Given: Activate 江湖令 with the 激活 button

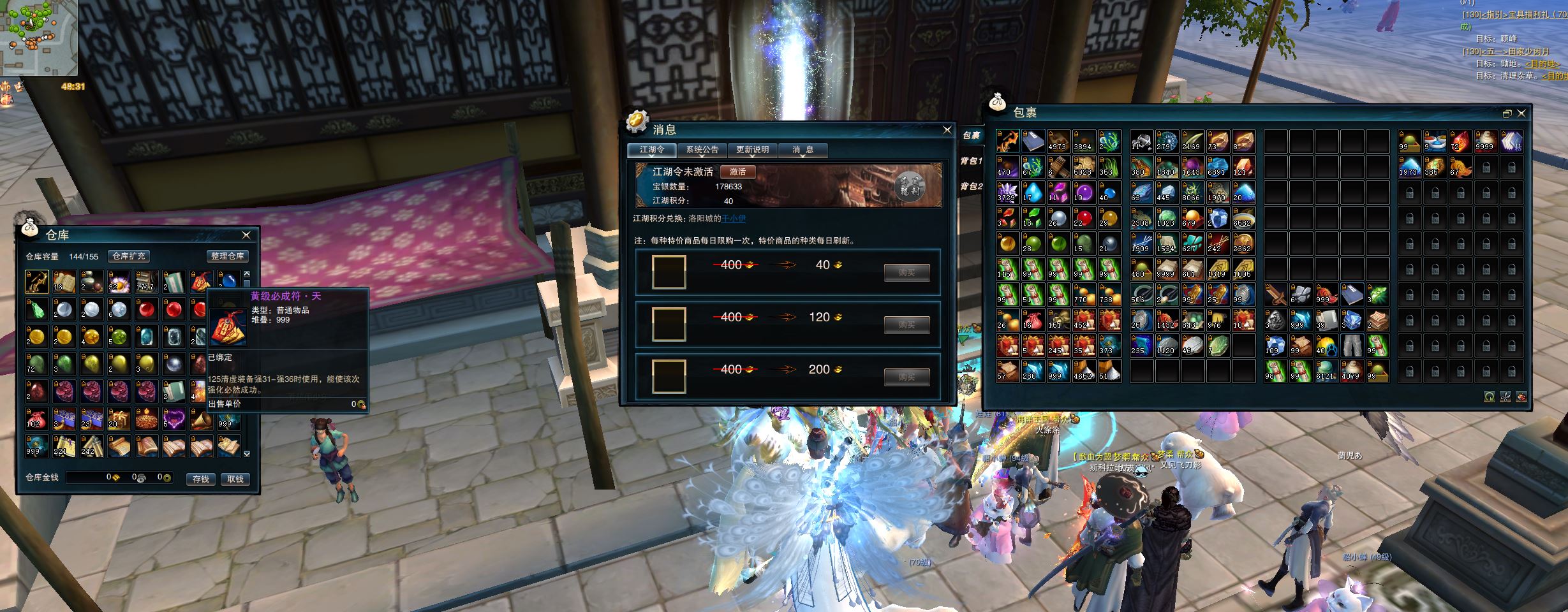Looking at the screenshot, I should pos(737,172).
